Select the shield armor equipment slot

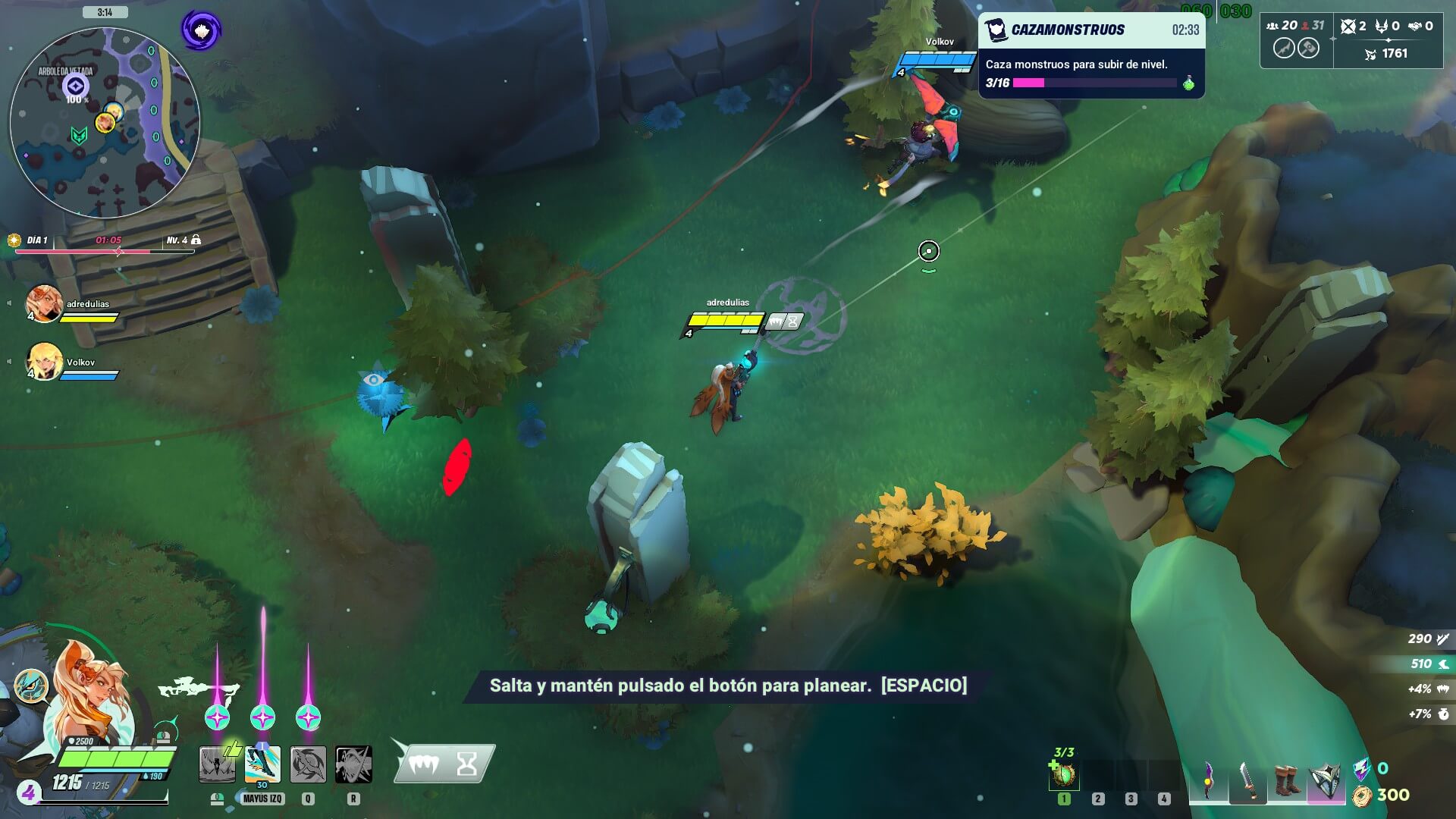[x=1326, y=780]
